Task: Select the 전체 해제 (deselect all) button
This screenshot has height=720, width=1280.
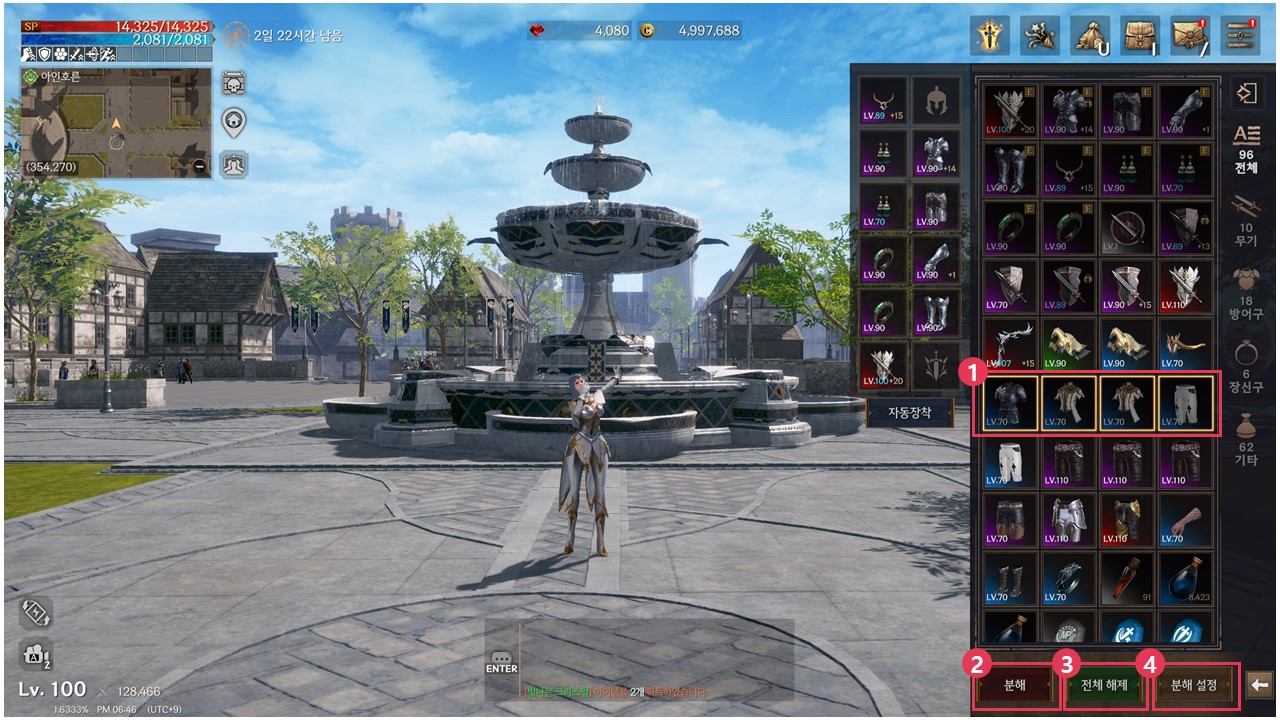Action: [1103, 686]
